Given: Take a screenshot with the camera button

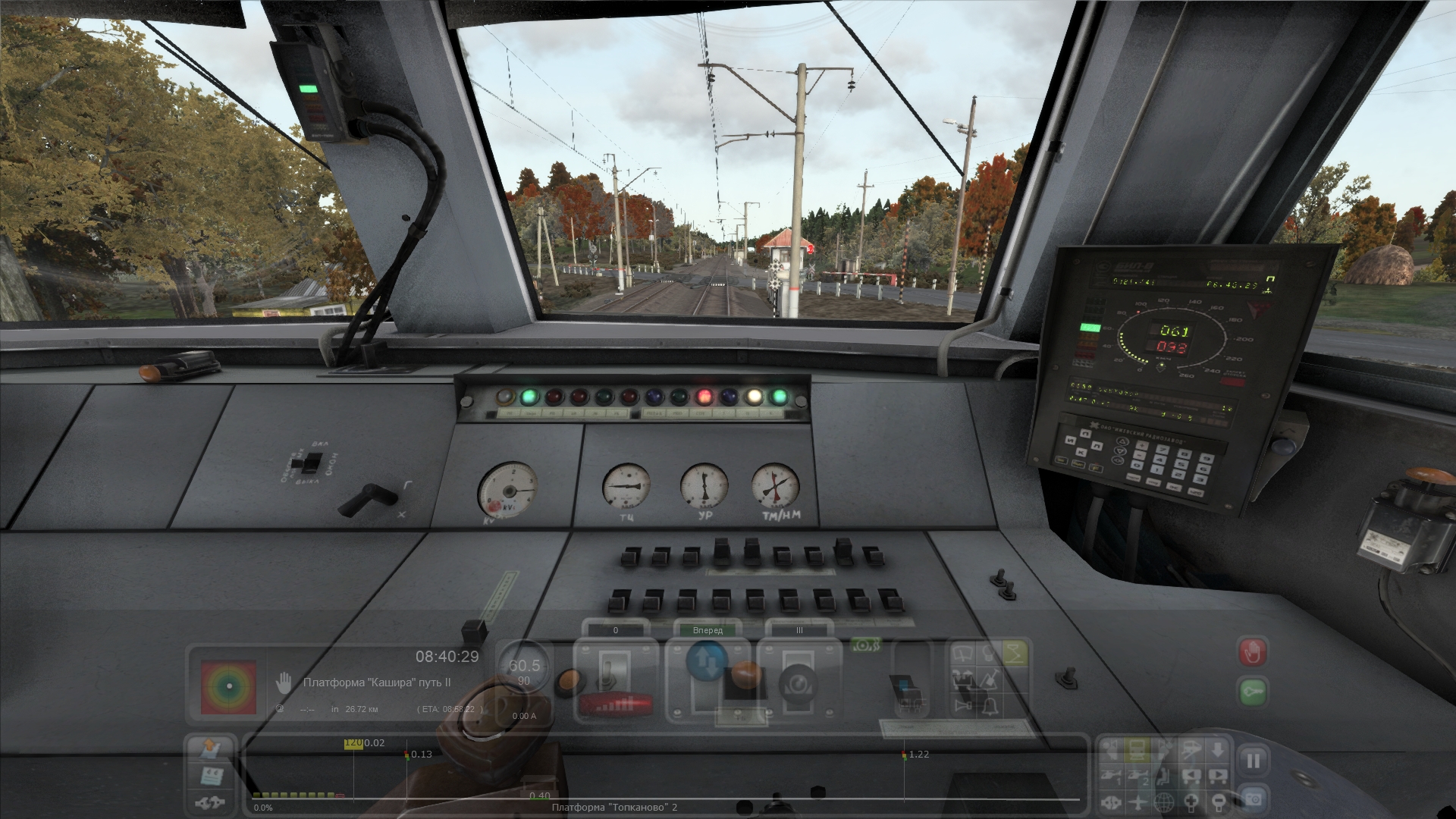Looking at the screenshot, I should (x=1253, y=799).
